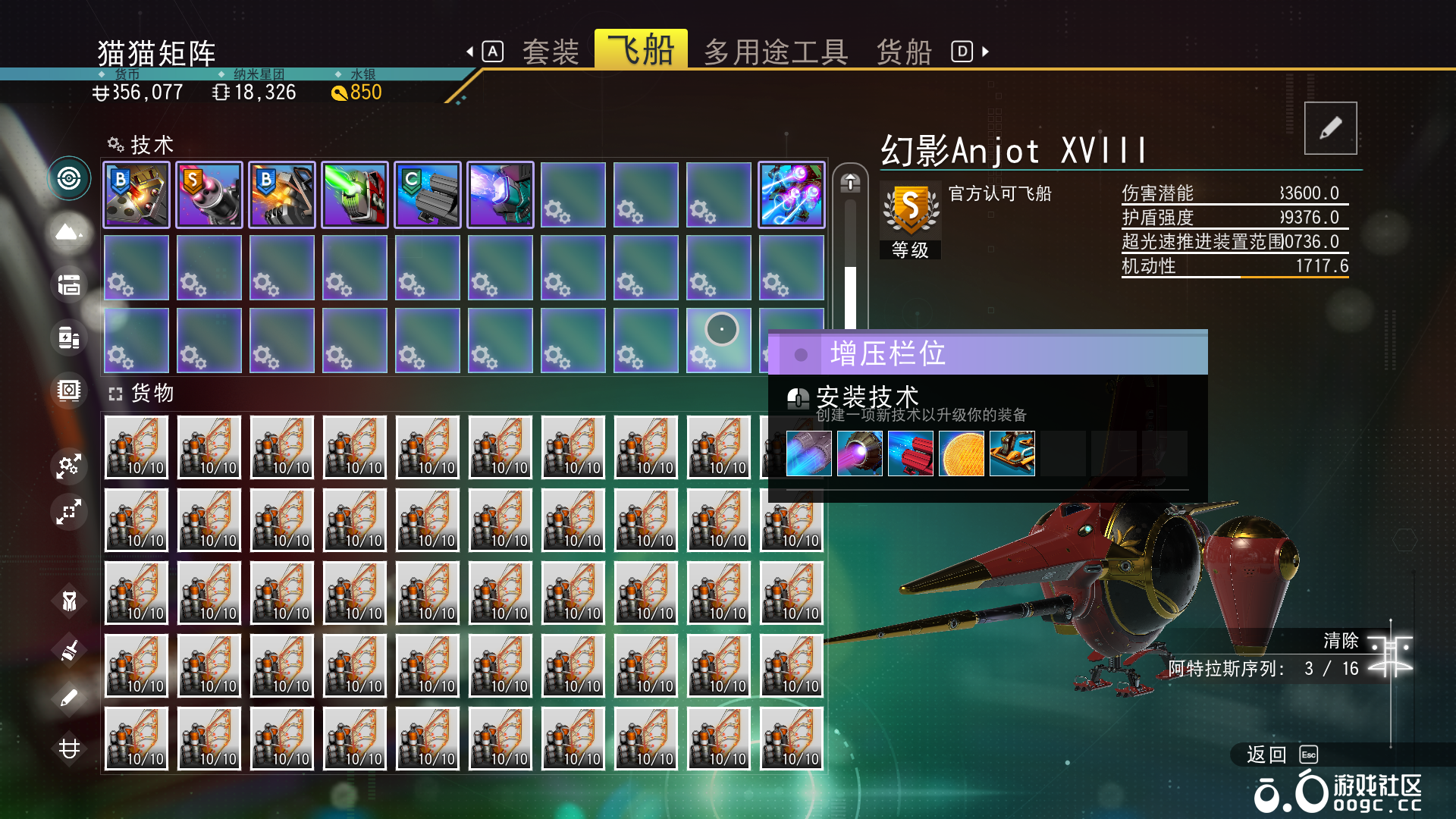Image resolution: width=1456 pixels, height=819 pixels.
Task: Click the storage chest icon in left sidebar
Action: click(69, 284)
